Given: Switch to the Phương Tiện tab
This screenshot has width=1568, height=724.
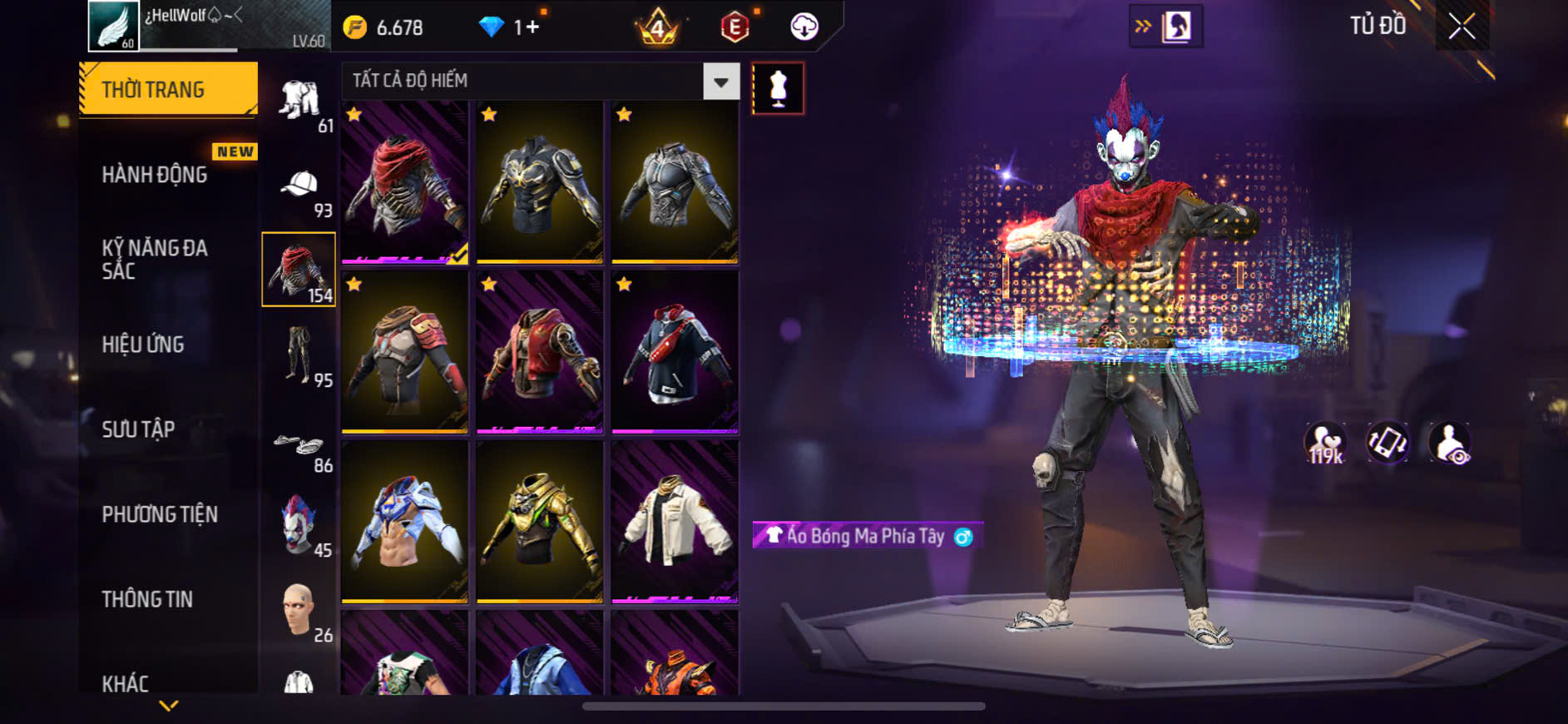Looking at the screenshot, I should coord(160,514).
